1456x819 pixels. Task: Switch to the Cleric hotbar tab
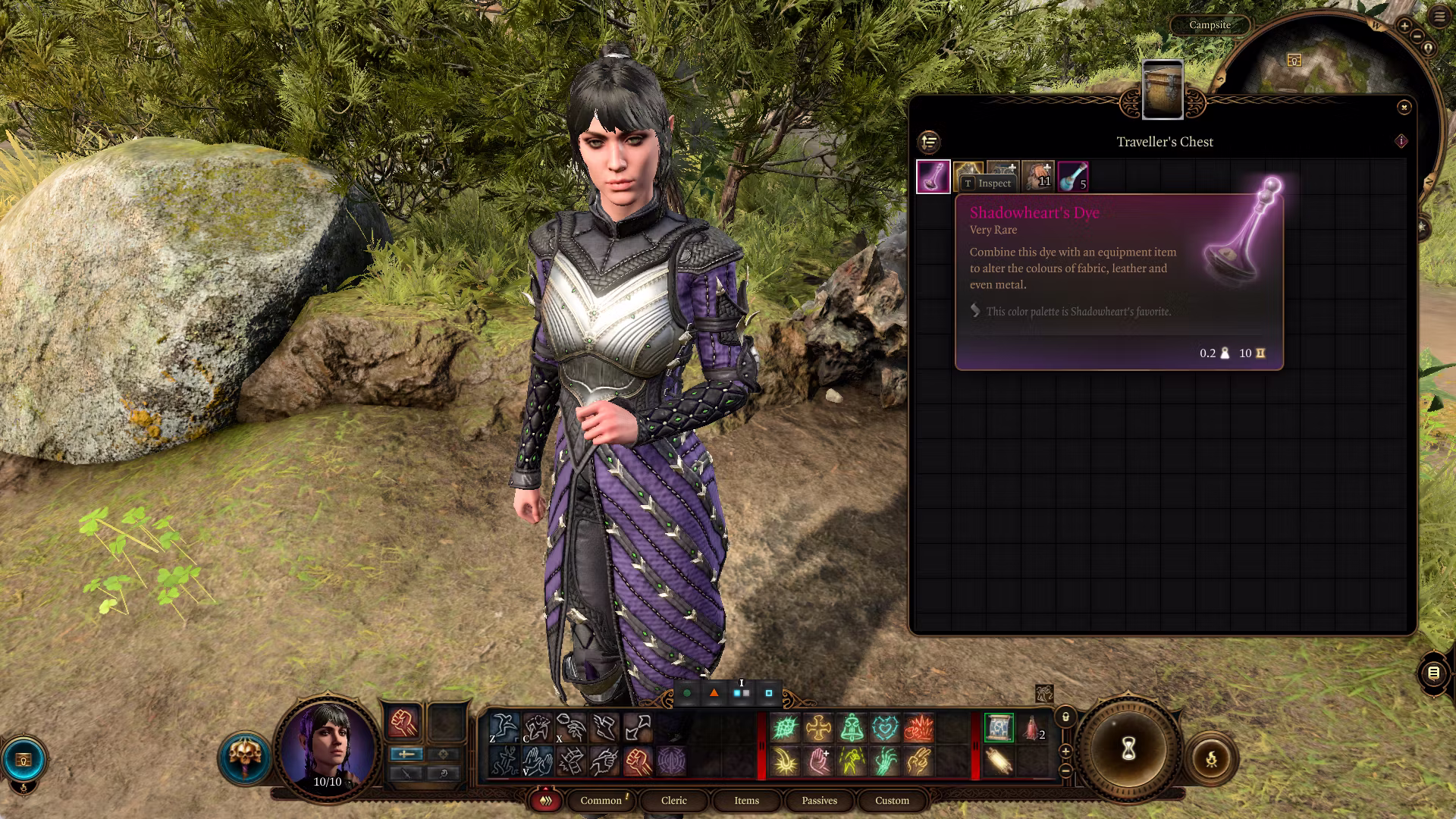click(x=673, y=800)
